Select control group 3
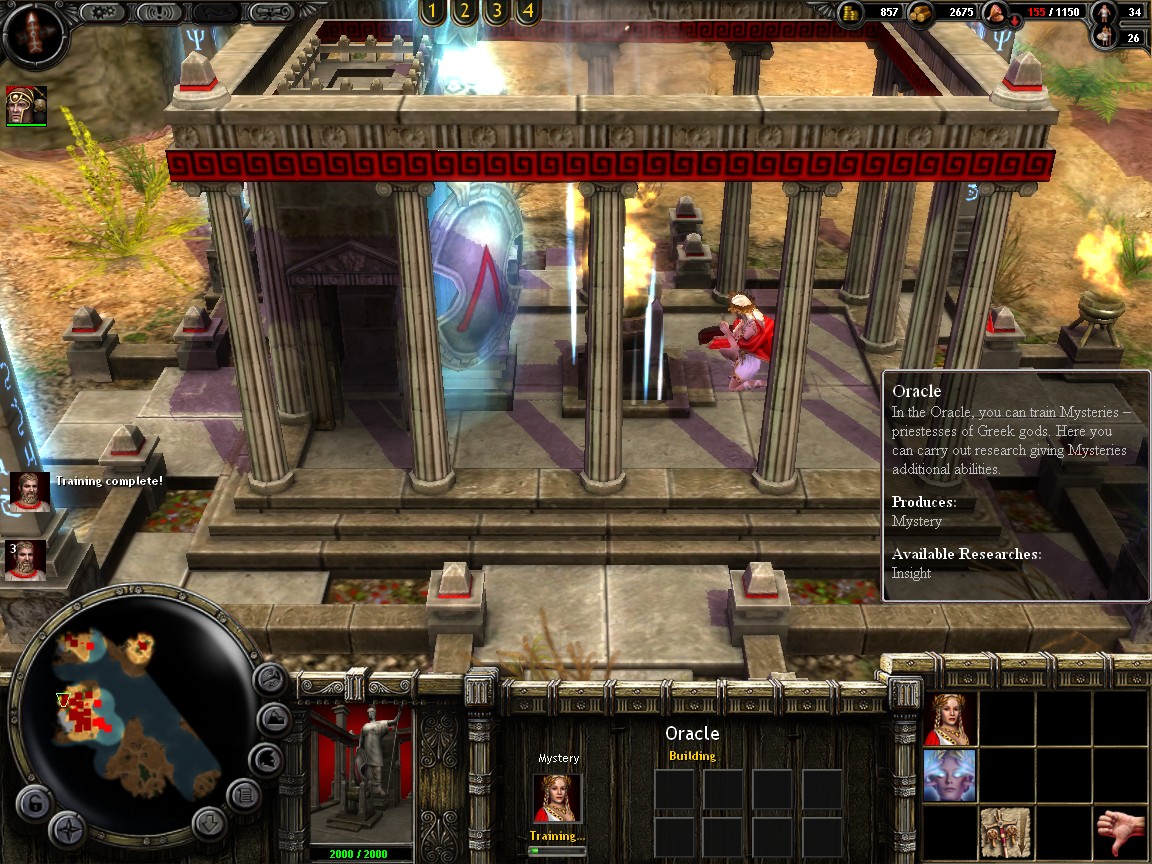Image resolution: width=1152 pixels, height=864 pixels. pos(495,12)
